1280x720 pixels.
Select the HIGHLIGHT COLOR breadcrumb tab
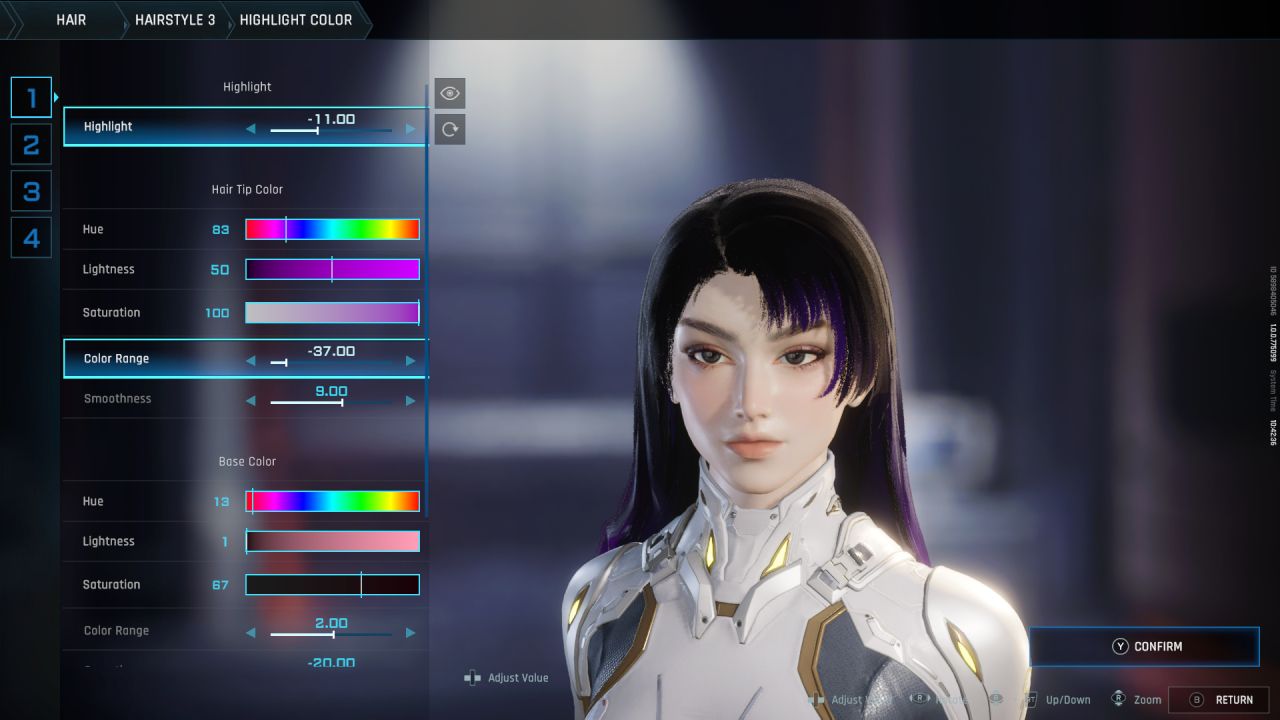[296, 20]
